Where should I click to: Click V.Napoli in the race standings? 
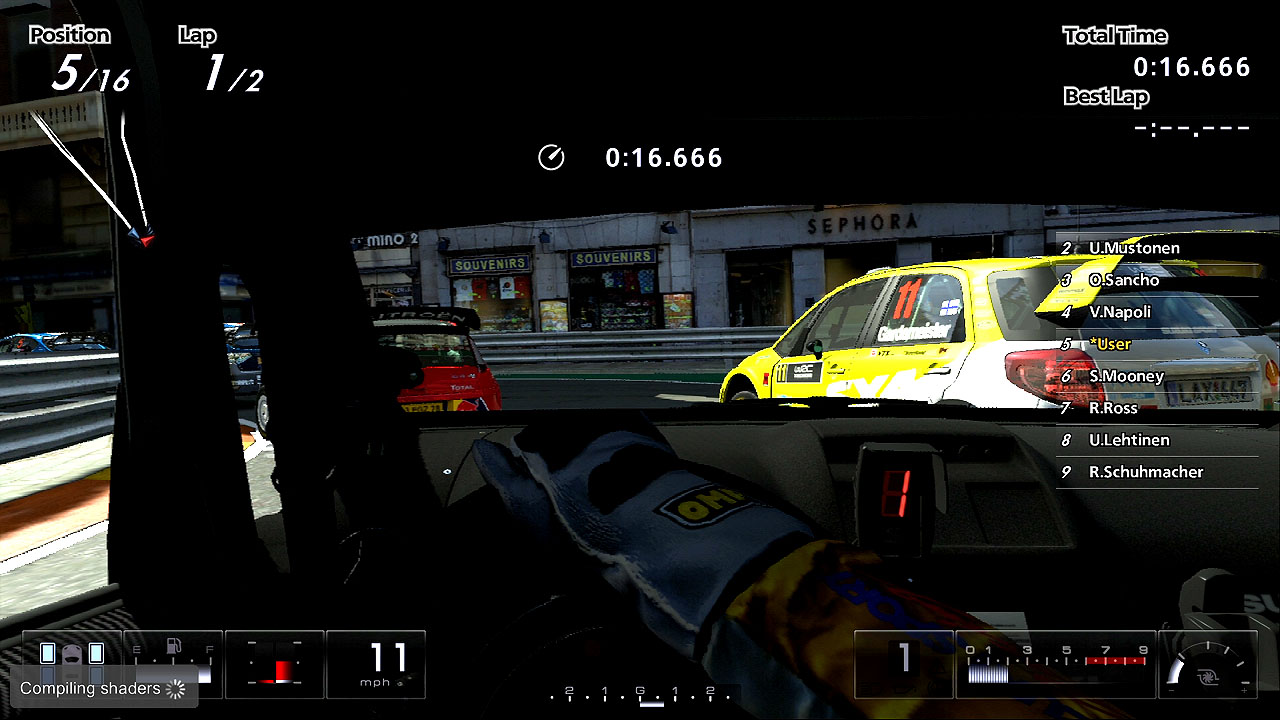1120,312
